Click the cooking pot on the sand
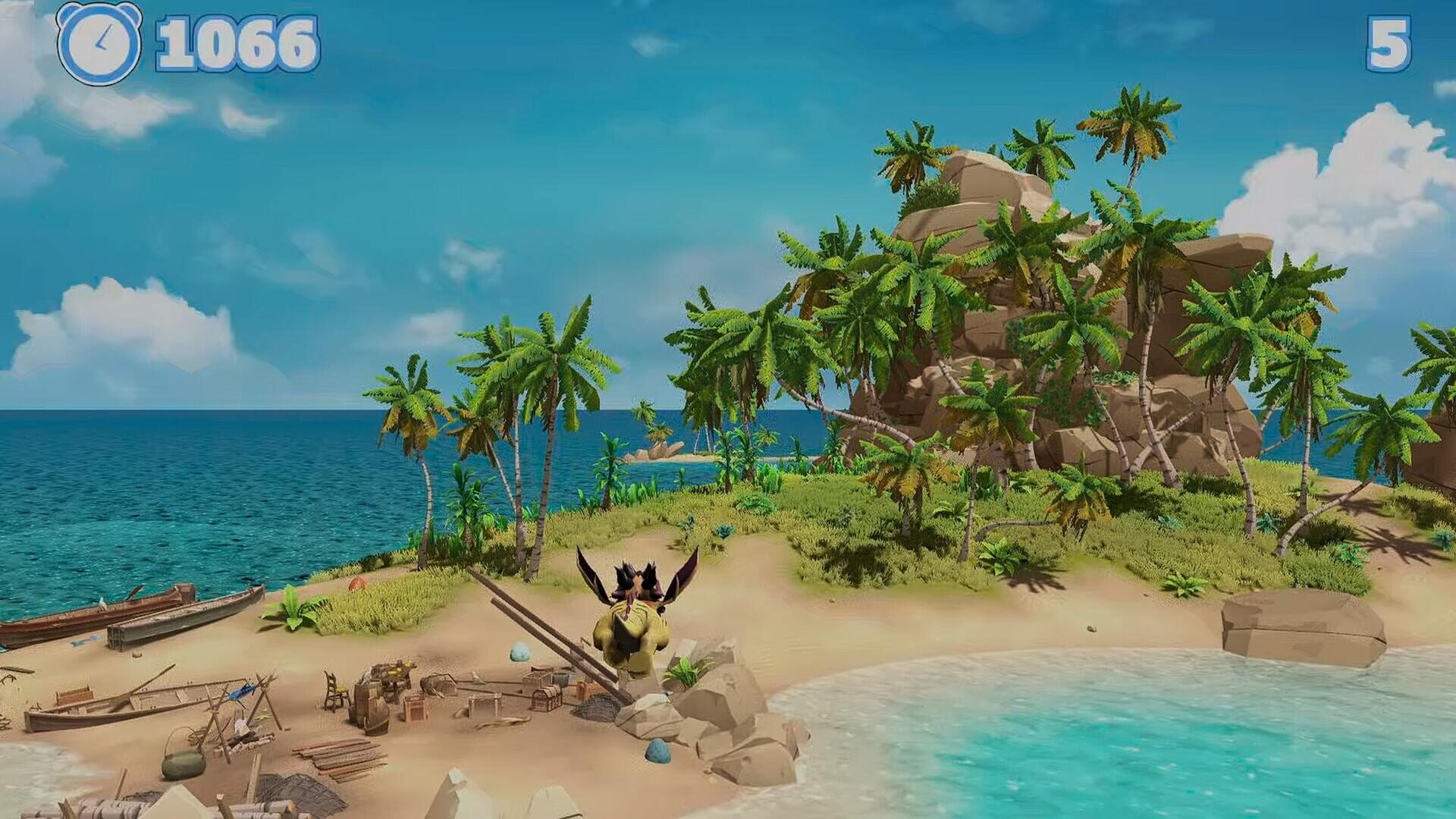This screenshot has width=1456, height=819. (181, 764)
